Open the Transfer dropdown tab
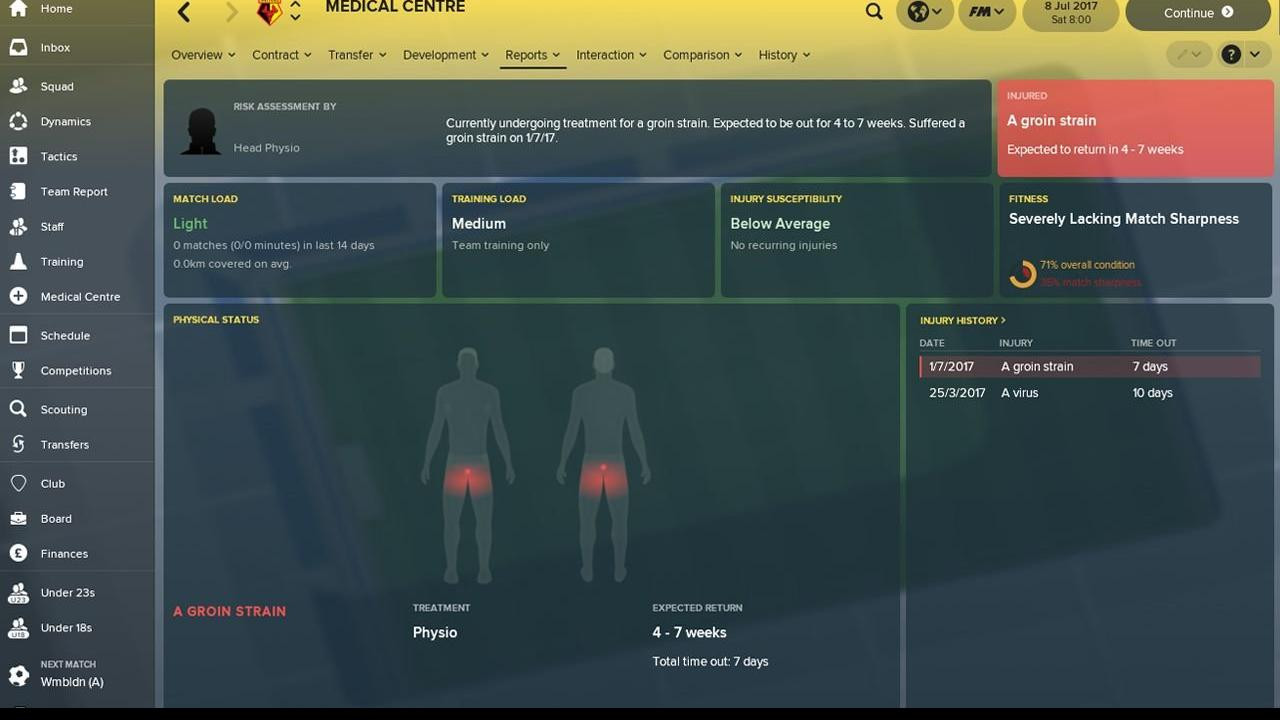Image resolution: width=1280 pixels, height=720 pixels. (357, 55)
